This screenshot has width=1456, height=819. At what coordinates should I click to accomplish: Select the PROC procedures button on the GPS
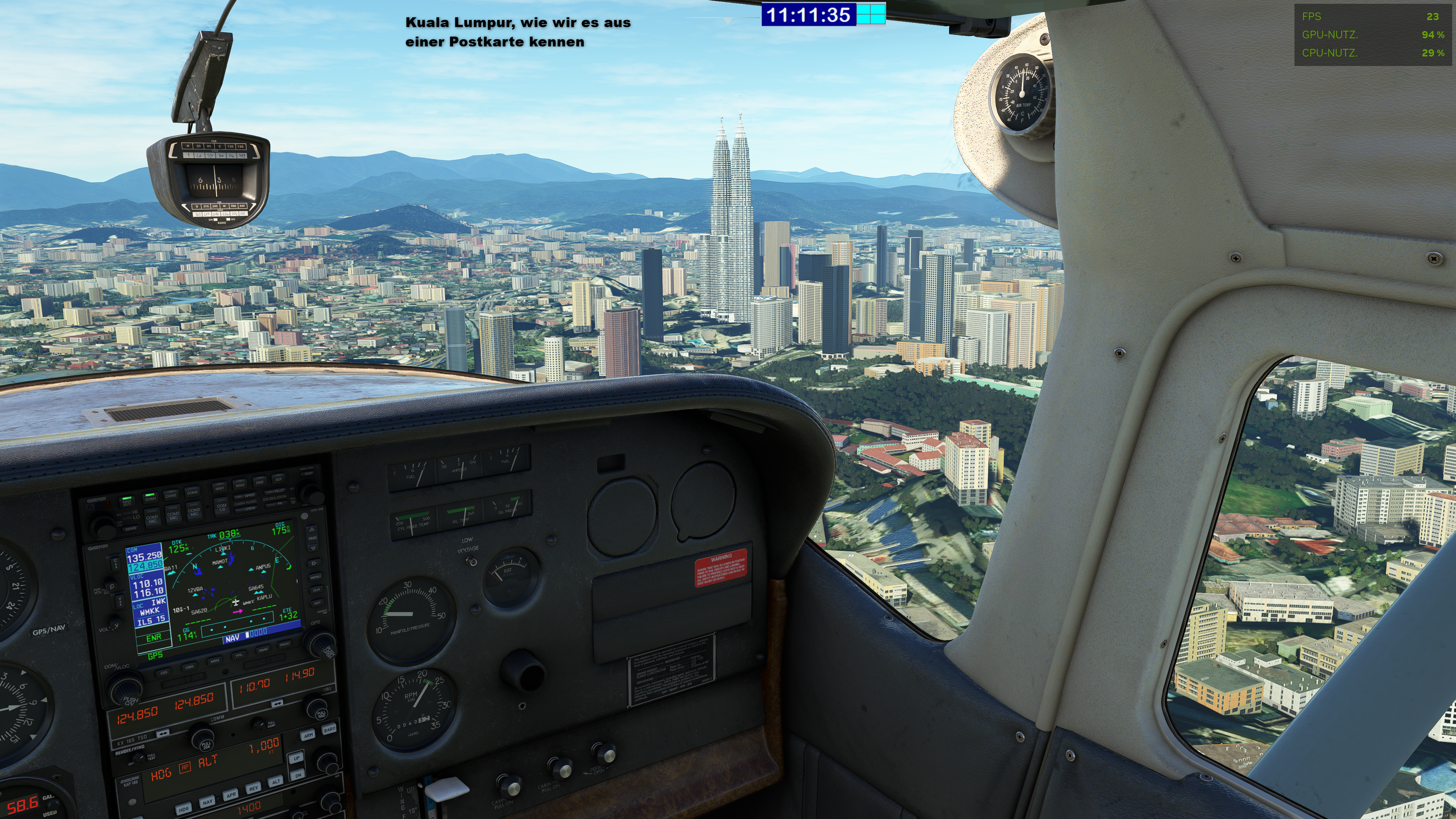pos(284,644)
